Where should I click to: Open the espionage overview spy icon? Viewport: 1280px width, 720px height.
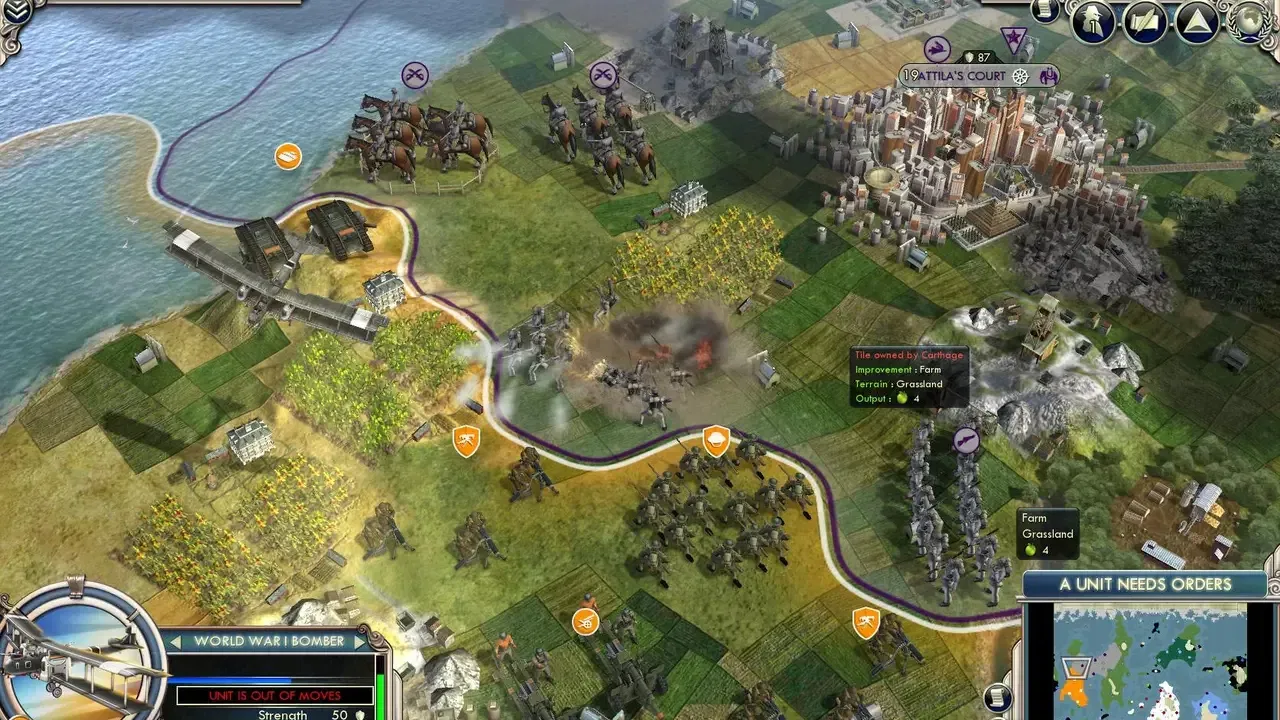pyautogui.click(x=1093, y=22)
